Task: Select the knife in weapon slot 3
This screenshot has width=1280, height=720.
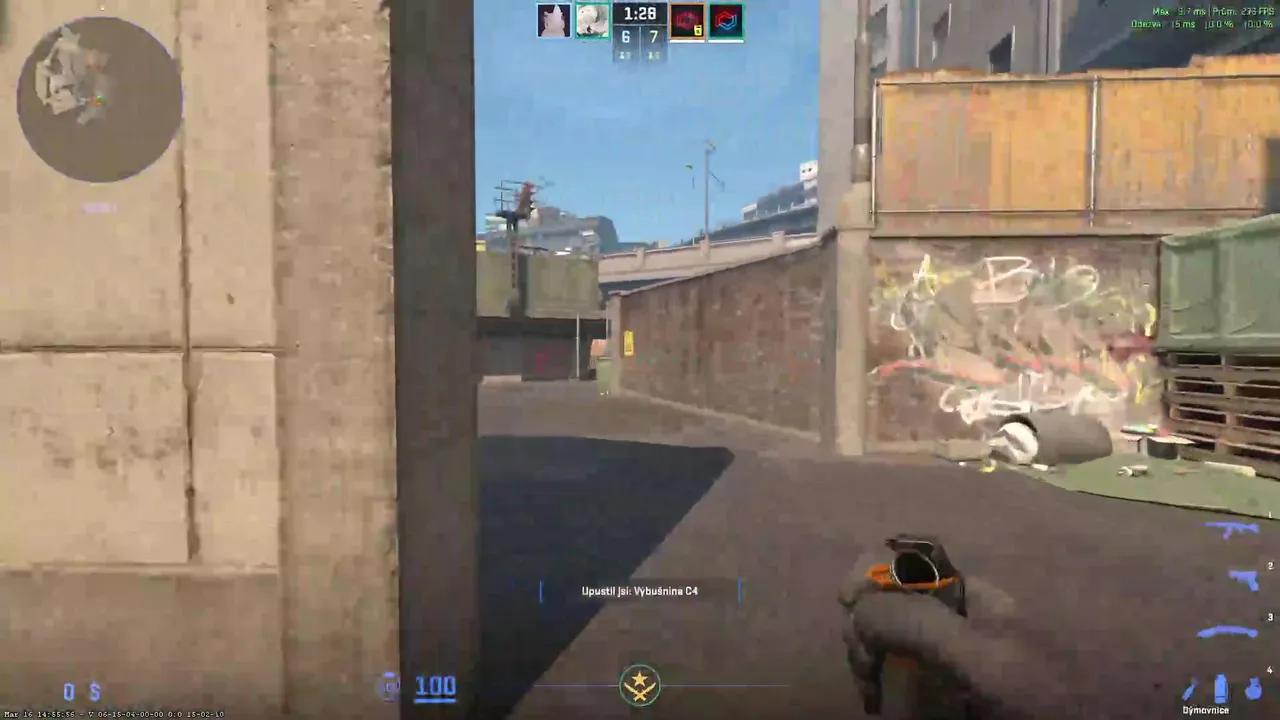Action: pos(1226,630)
